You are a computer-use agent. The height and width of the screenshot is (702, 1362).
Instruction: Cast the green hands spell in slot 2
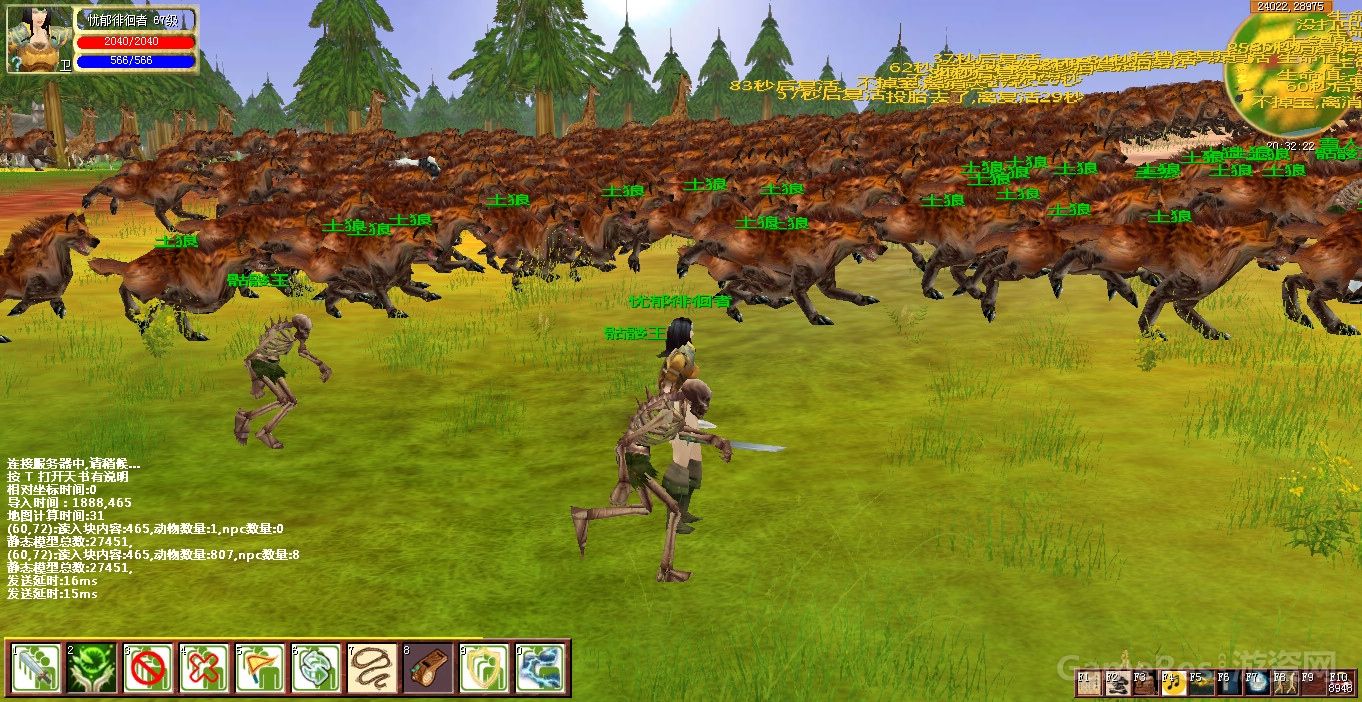tap(92, 667)
